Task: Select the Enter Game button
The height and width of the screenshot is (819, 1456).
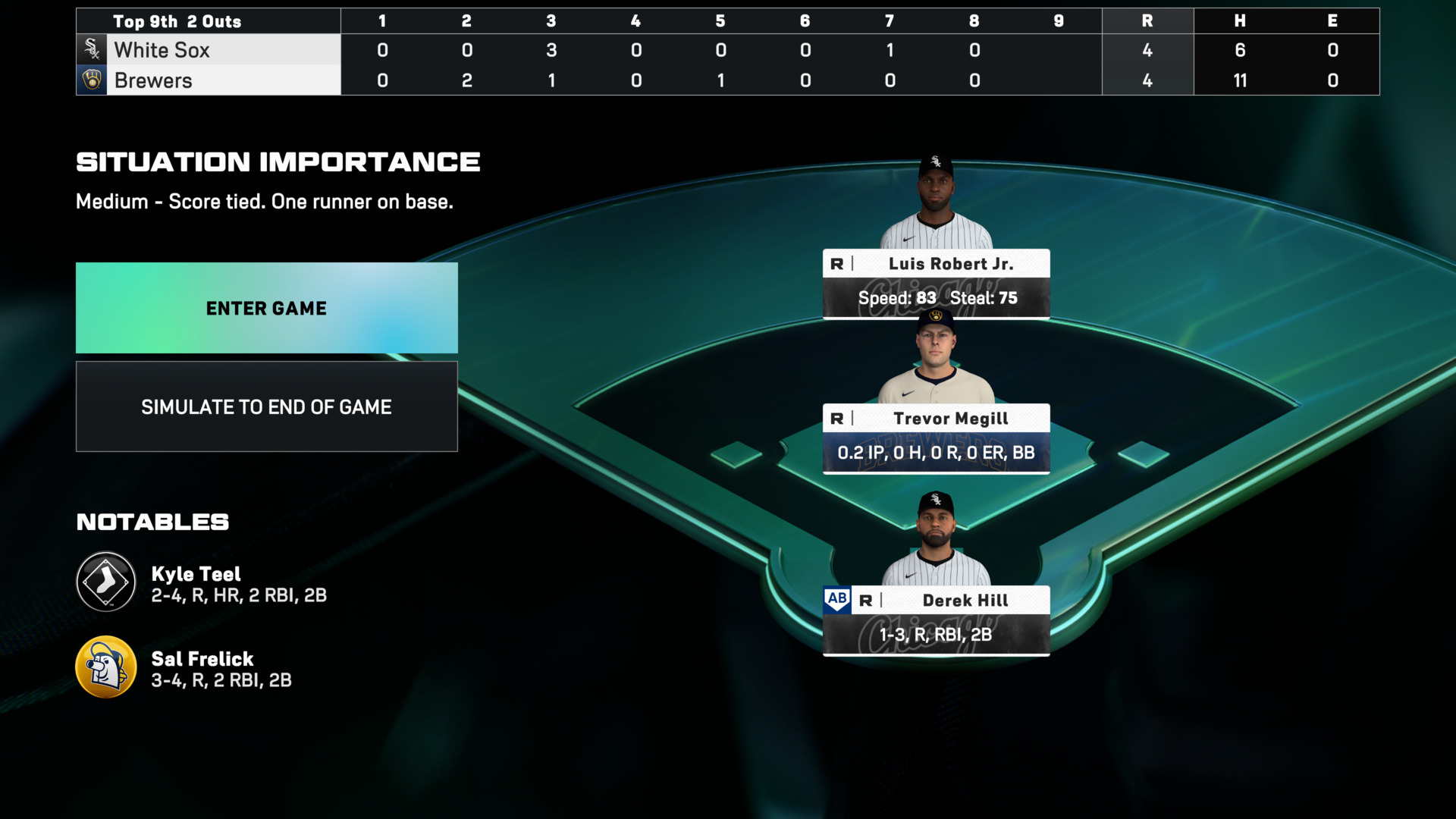Action: tap(266, 308)
